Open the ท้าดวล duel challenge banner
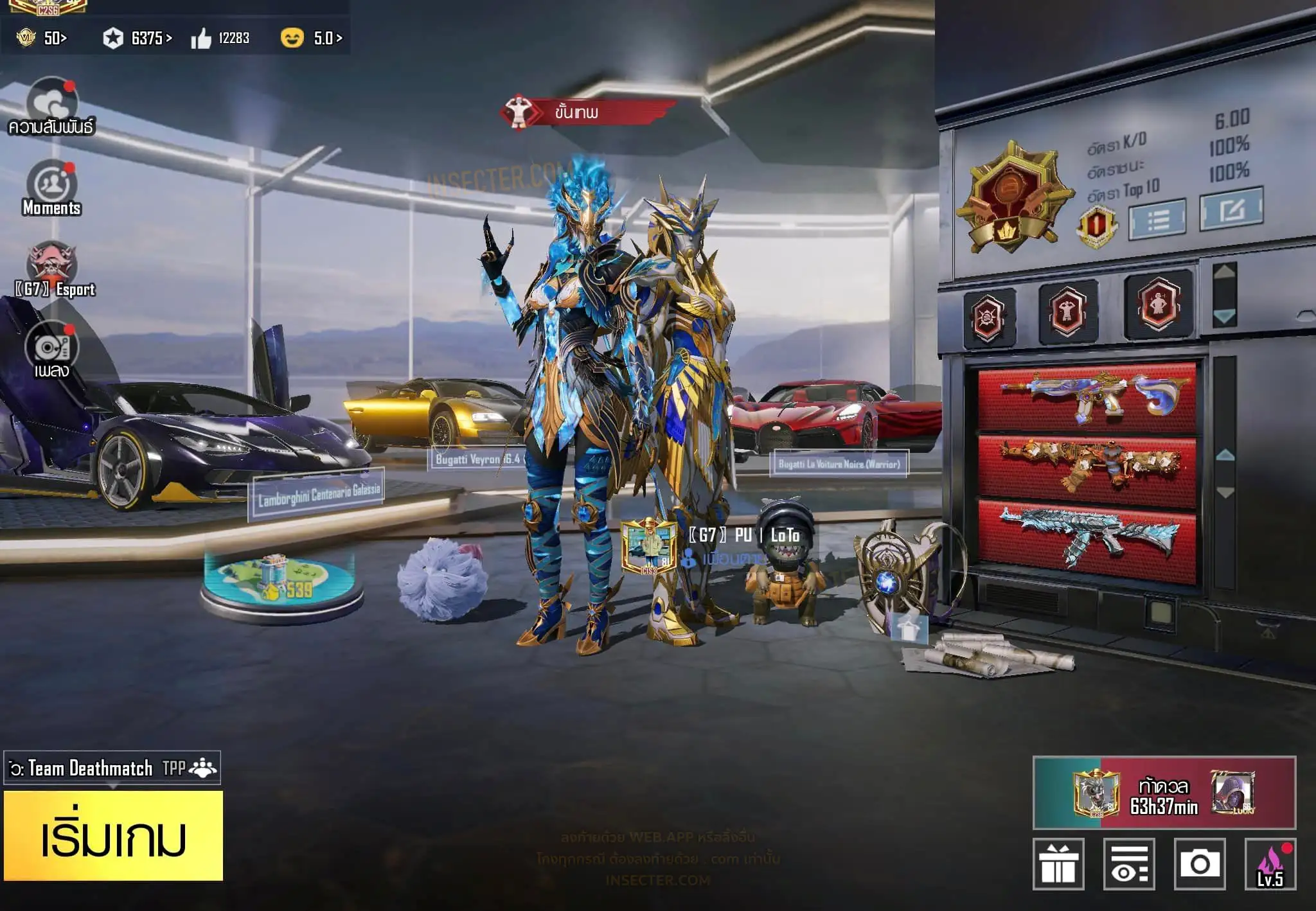1316x911 pixels. coord(1164,793)
